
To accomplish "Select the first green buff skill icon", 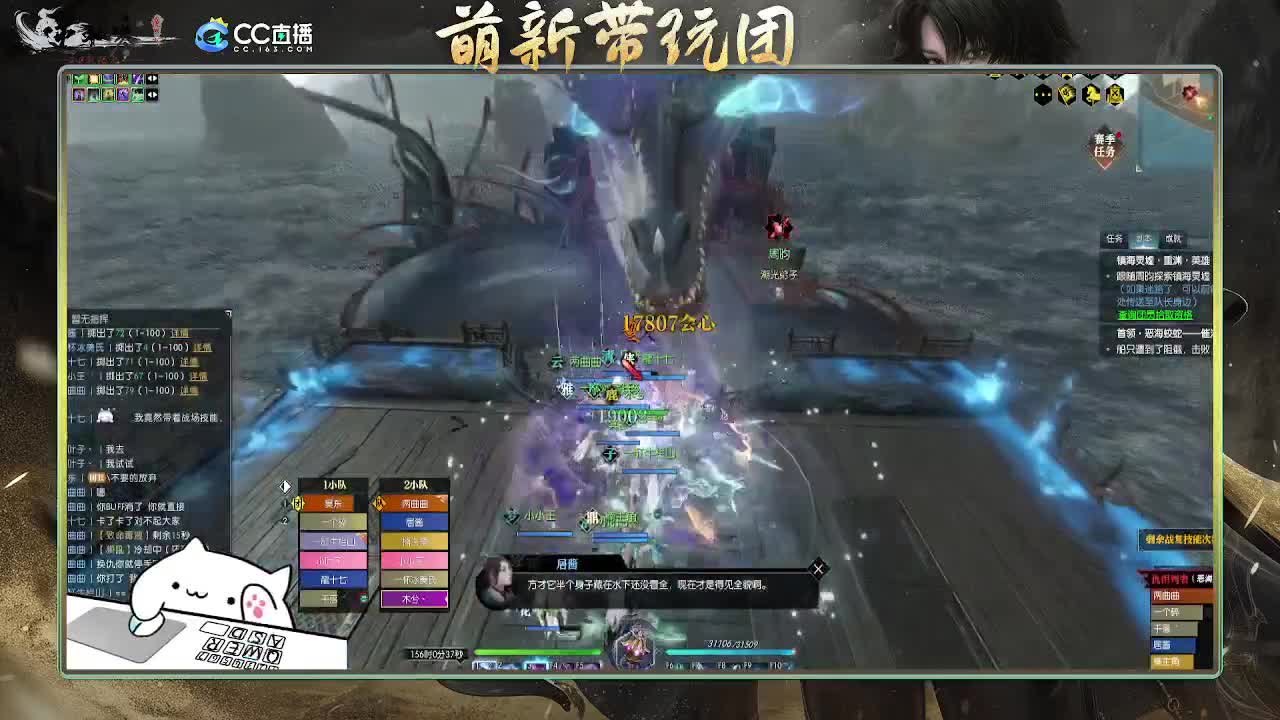I will tap(80, 78).
